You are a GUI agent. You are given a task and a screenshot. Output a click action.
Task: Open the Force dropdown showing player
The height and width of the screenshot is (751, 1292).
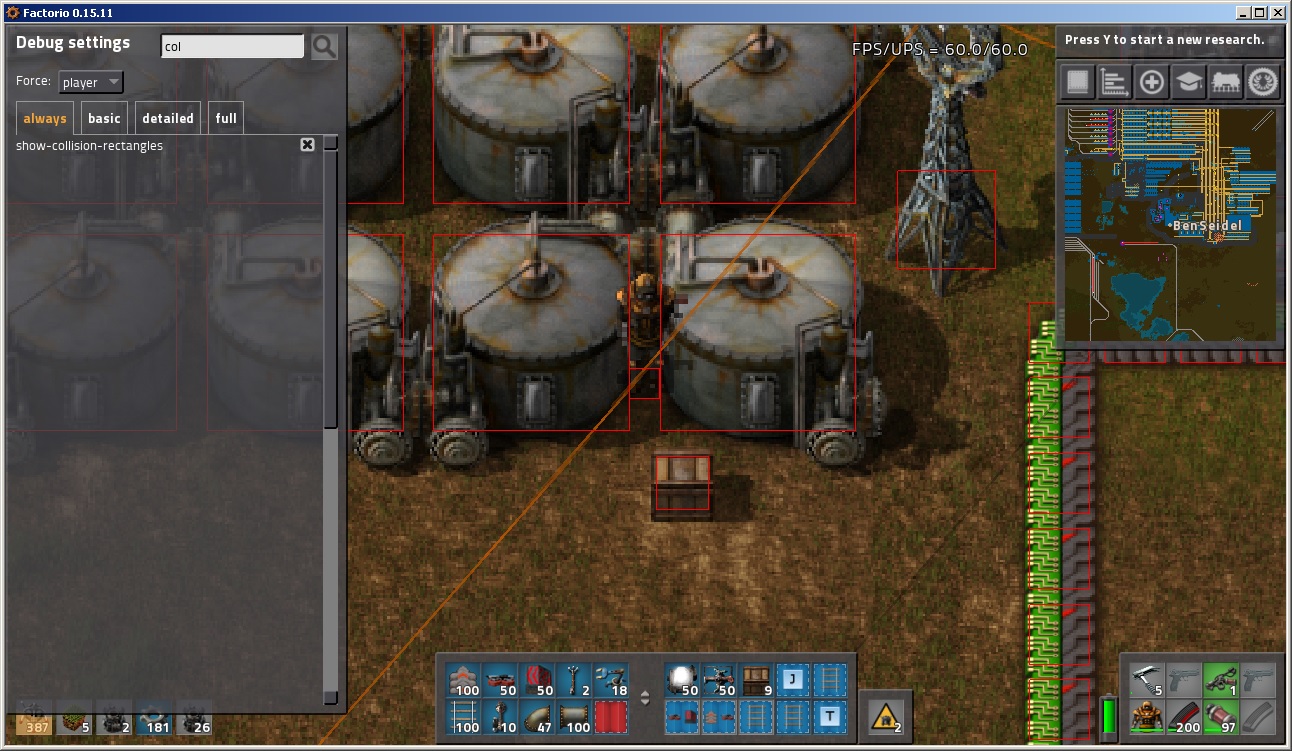pyautogui.click(x=90, y=82)
